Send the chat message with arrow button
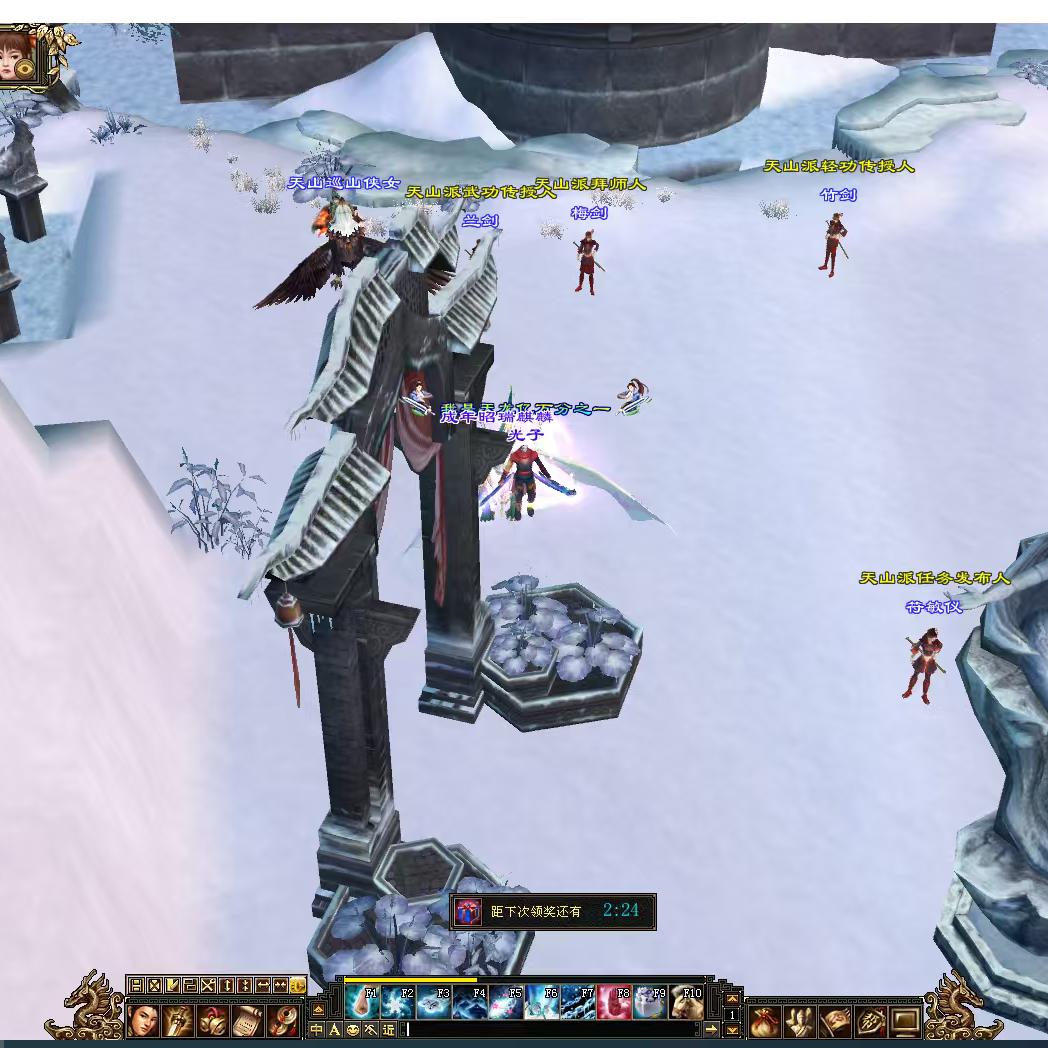This screenshot has width=1048, height=1048. pyautogui.click(x=711, y=1029)
